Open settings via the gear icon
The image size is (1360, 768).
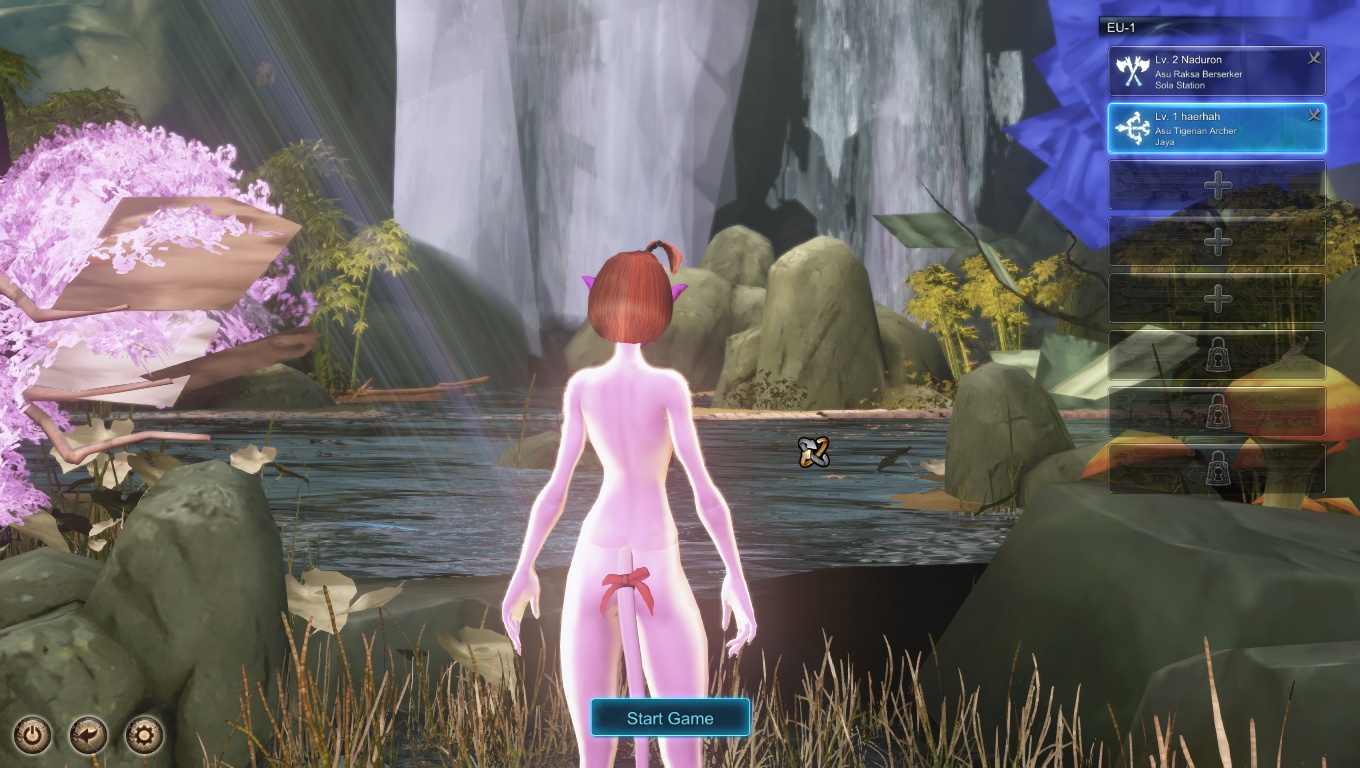(x=144, y=736)
